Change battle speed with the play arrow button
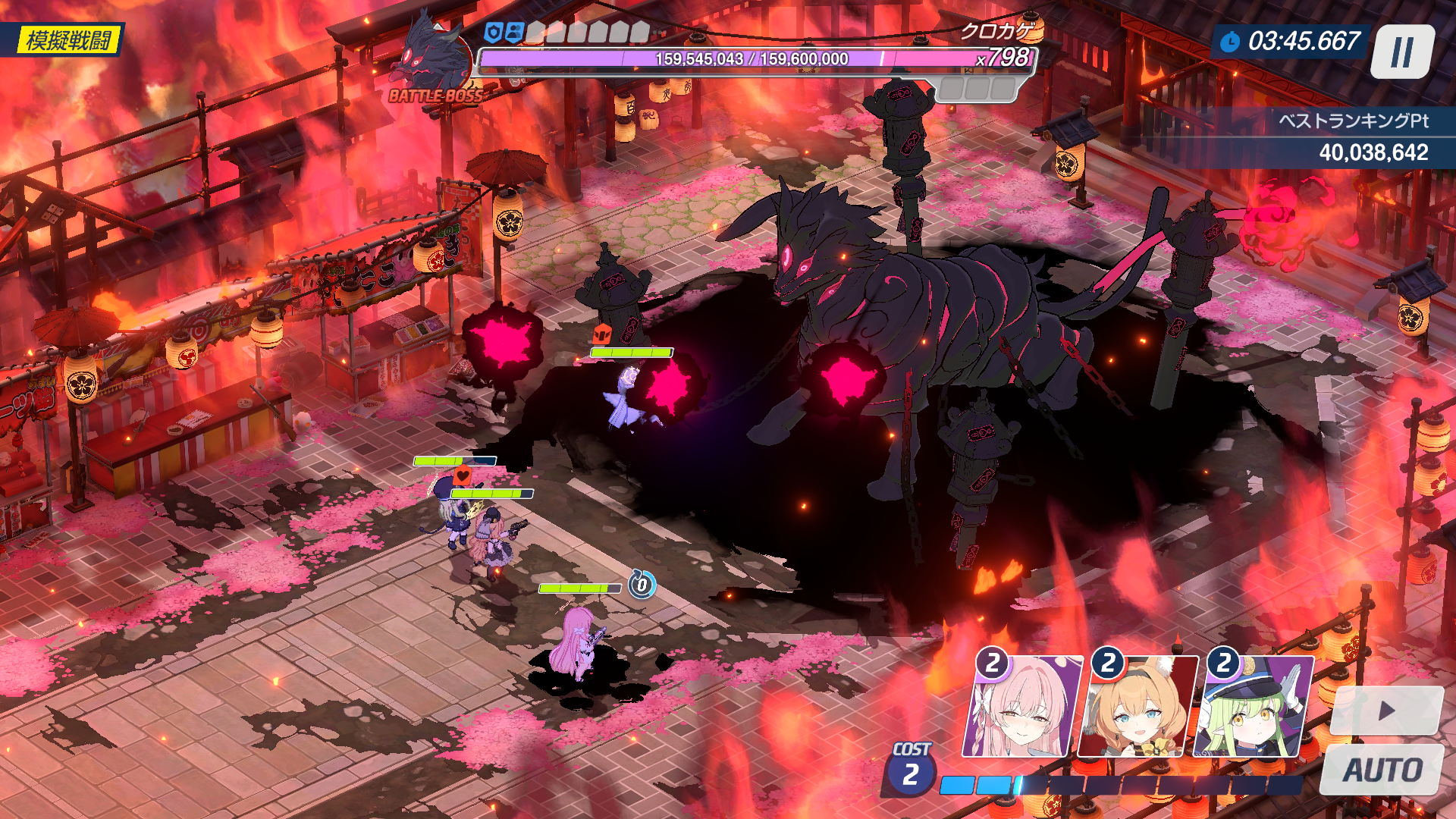 (1386, 711)
